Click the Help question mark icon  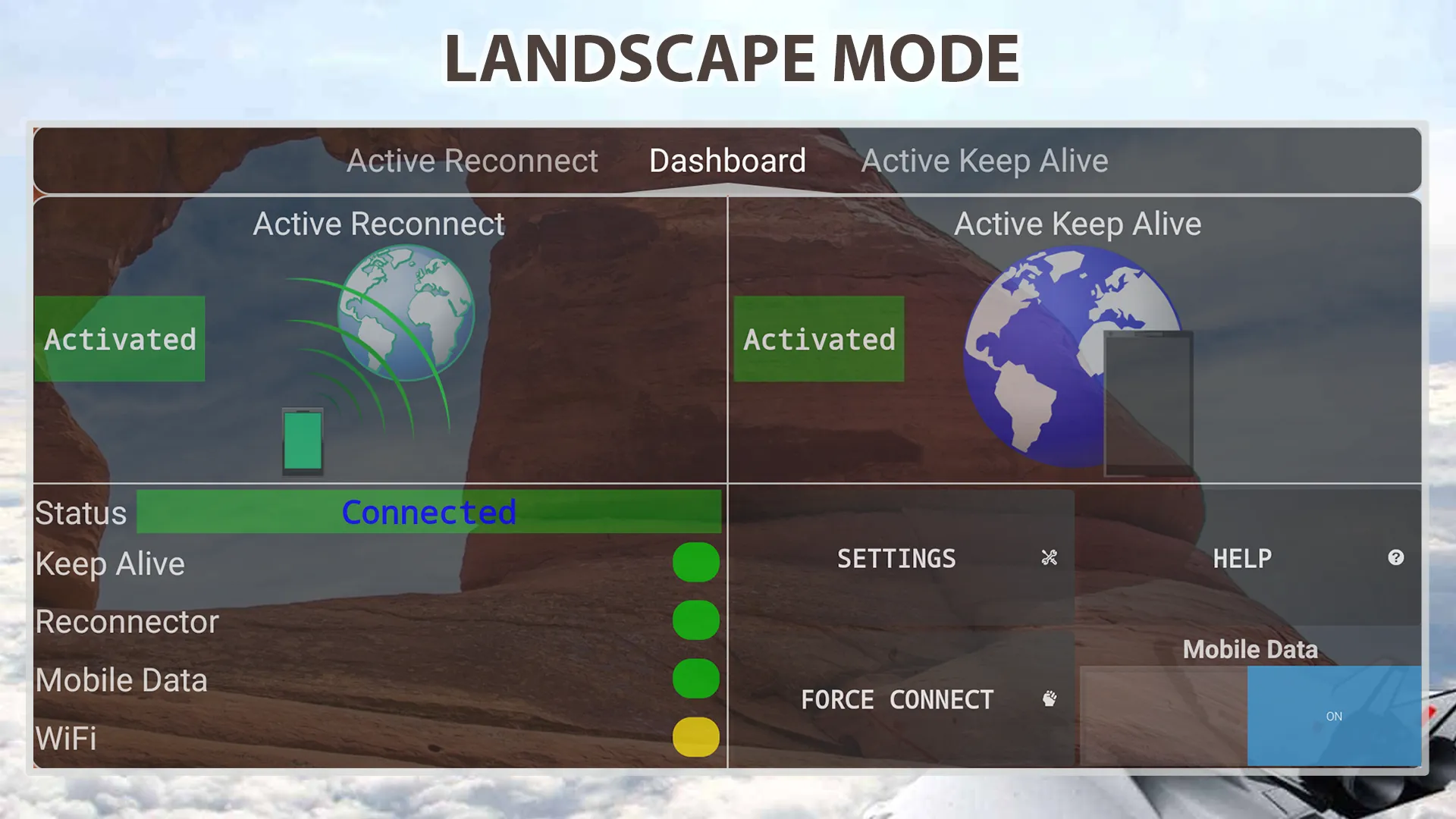[1395, 558]
